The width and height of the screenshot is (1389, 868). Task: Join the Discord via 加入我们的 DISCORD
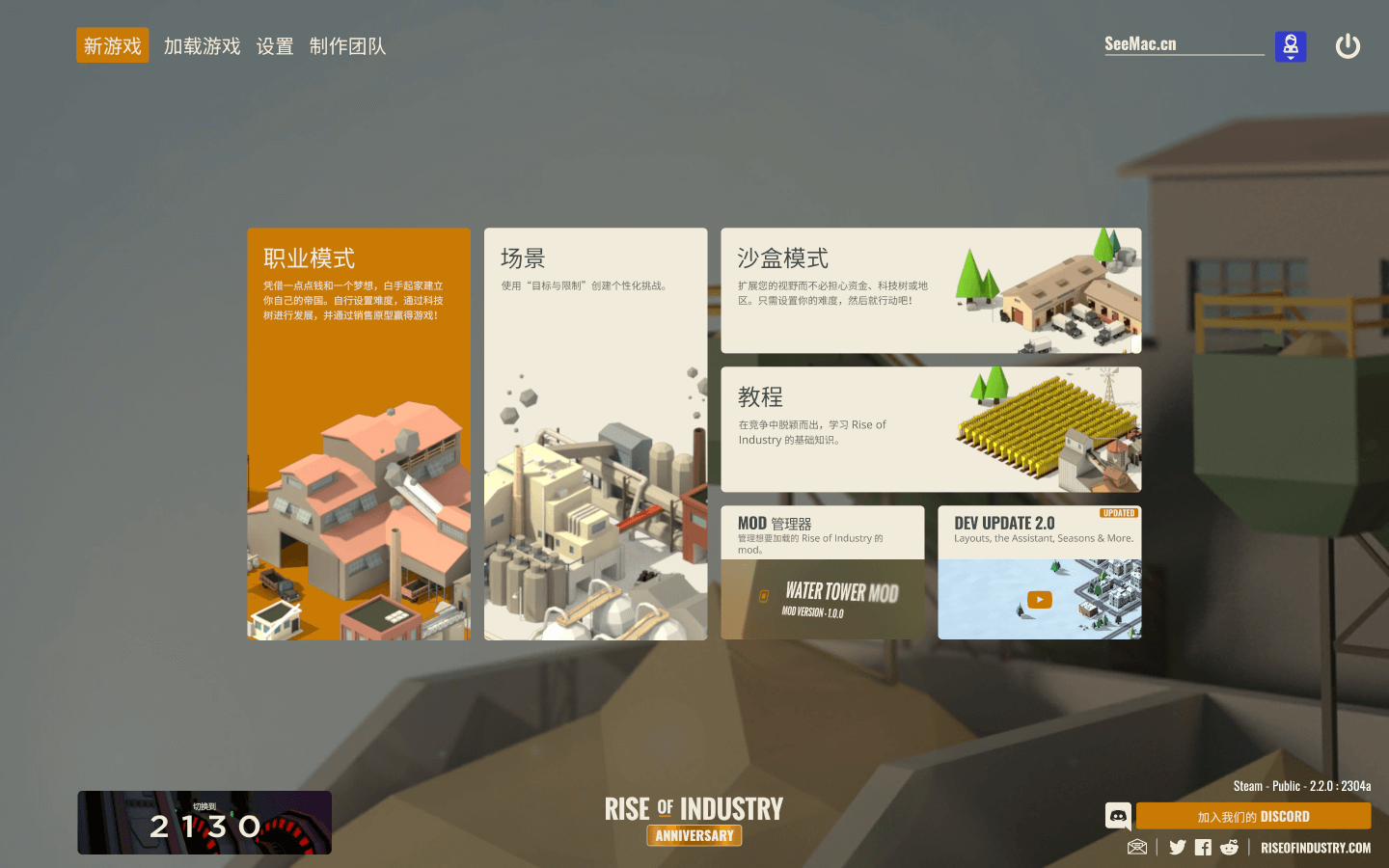(x=1253, y=816)
